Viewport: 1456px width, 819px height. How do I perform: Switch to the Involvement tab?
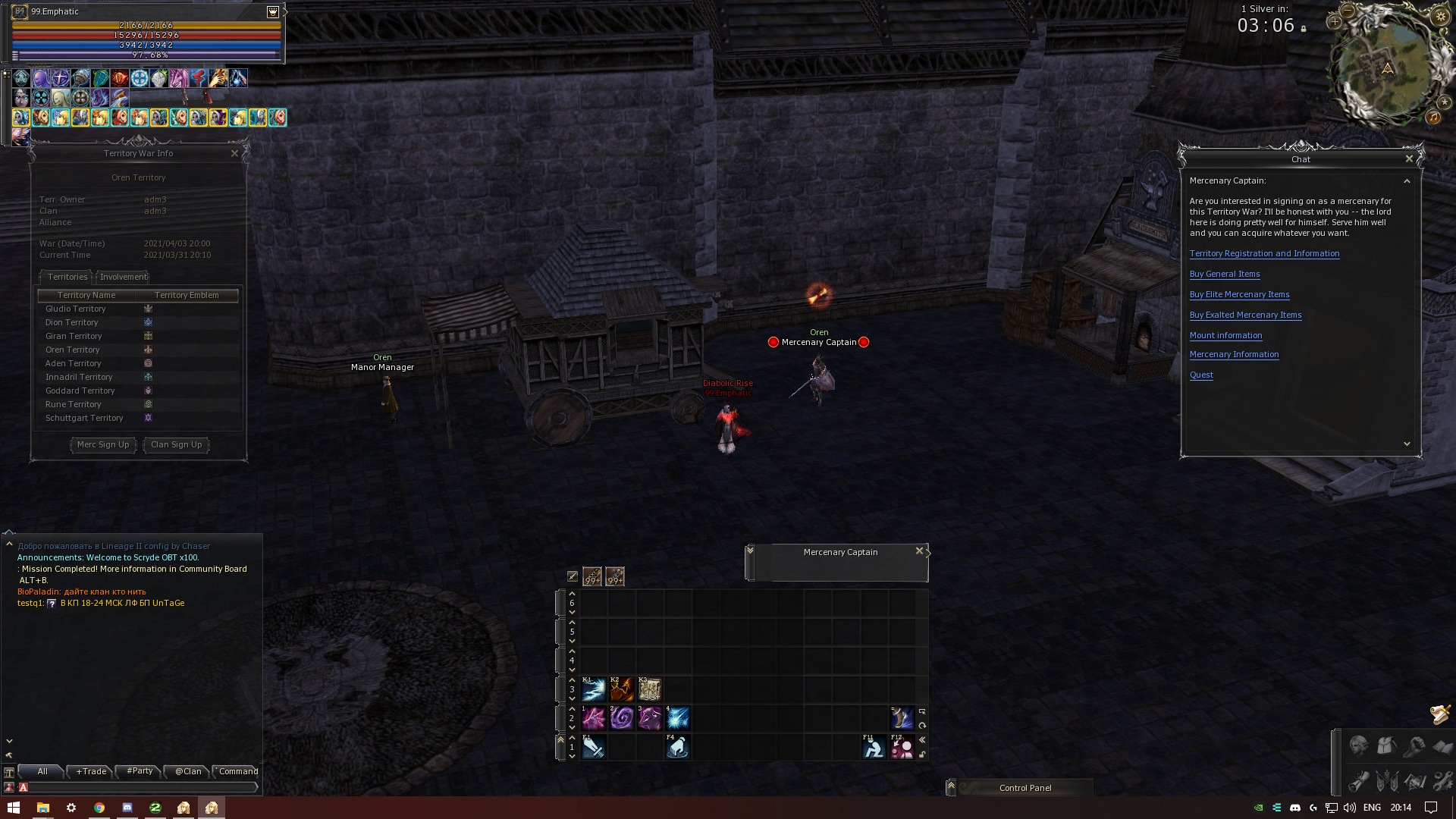pyautogui.click(x=122, y=277)
